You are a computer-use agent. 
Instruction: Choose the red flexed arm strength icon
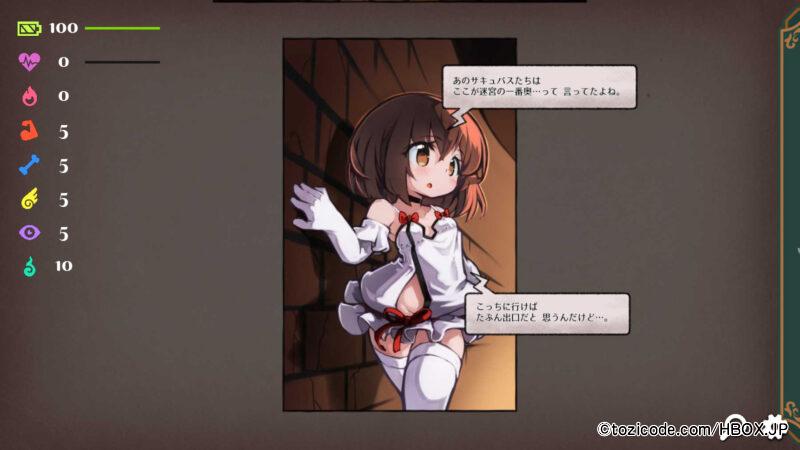[28, 131]
